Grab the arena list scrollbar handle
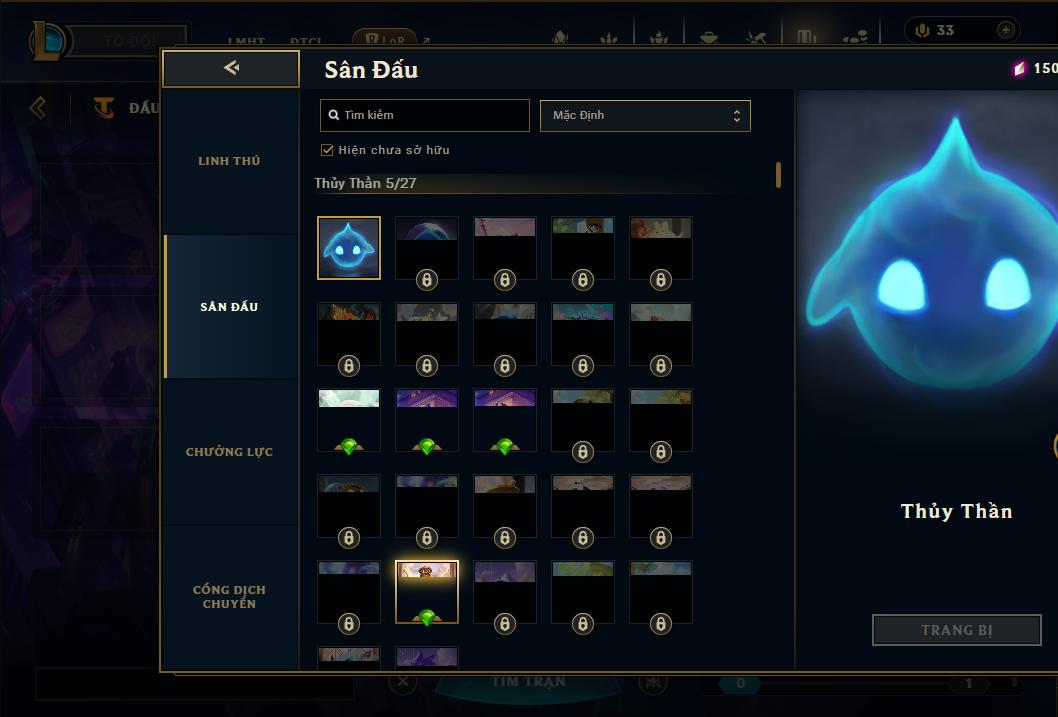The width and height of the screenshot is (1058, 717). coord(778,175)
